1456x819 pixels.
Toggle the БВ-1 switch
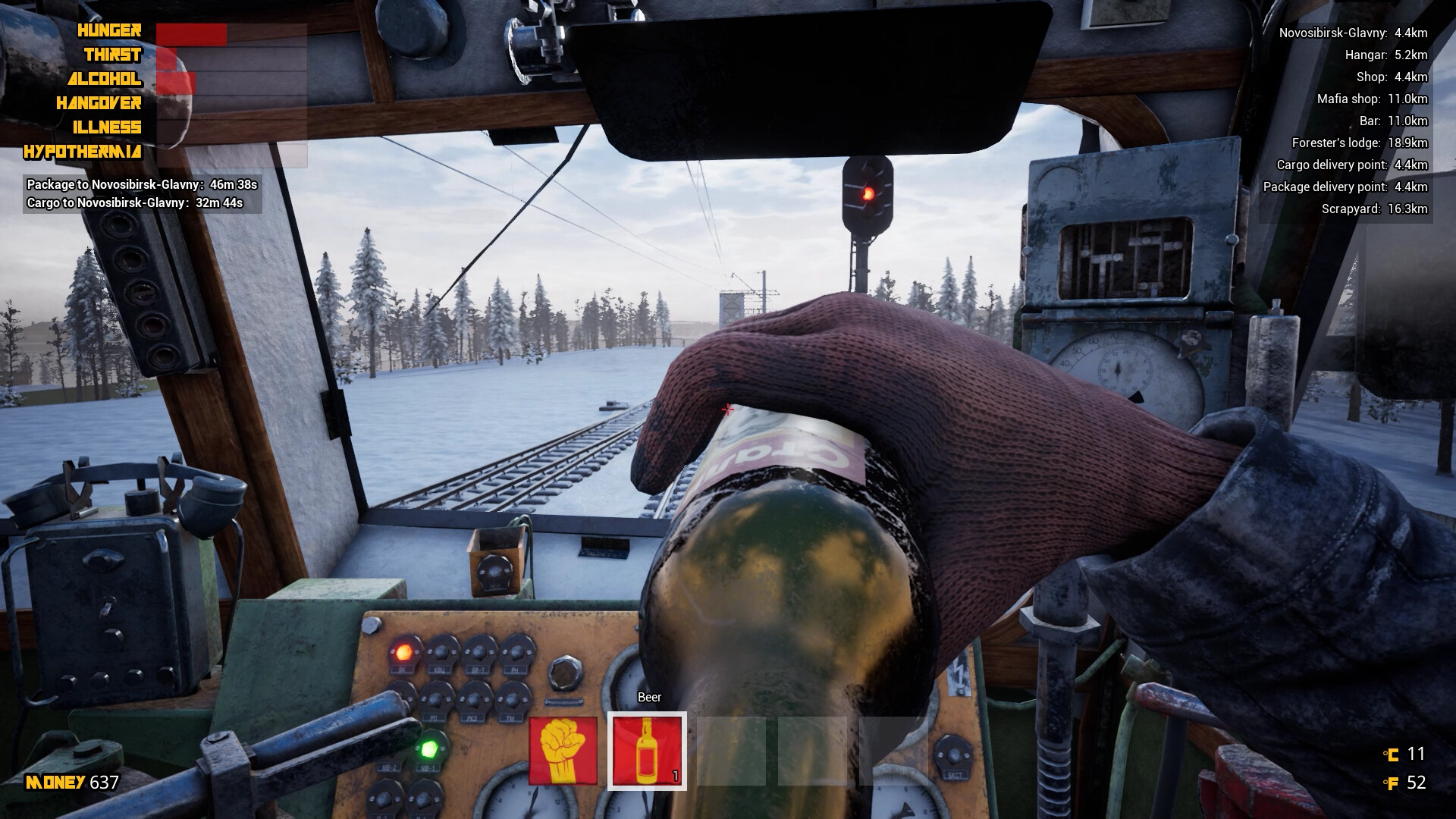click(x=478, y=652)
